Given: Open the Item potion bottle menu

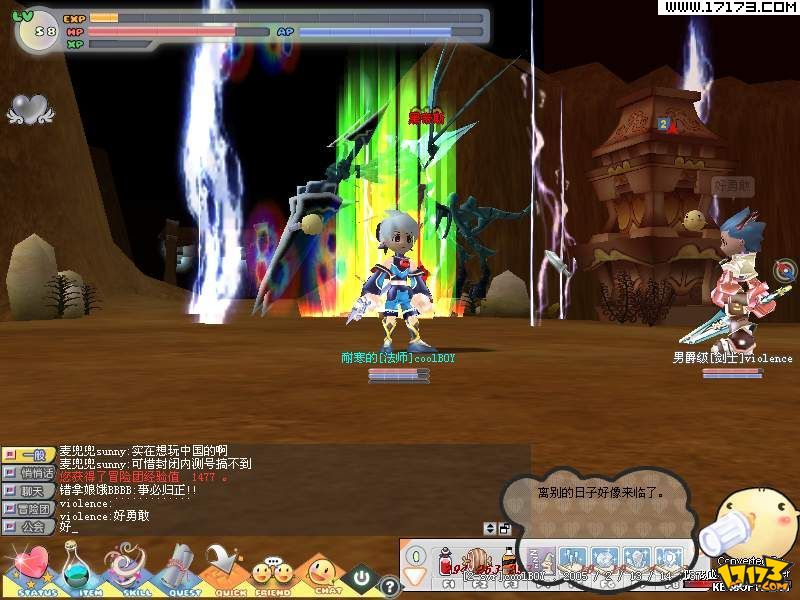Looking at the screenshot, I should point(78,568).
